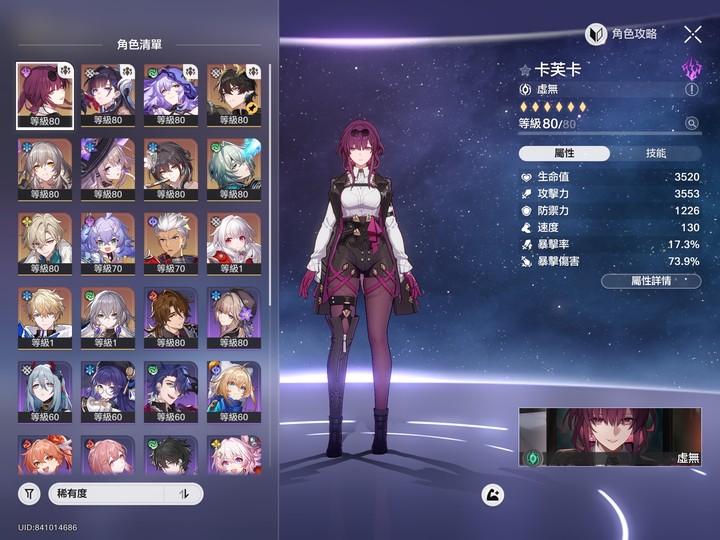
Task: Switch to the 技能 skills tab
Action: point(656,153)
